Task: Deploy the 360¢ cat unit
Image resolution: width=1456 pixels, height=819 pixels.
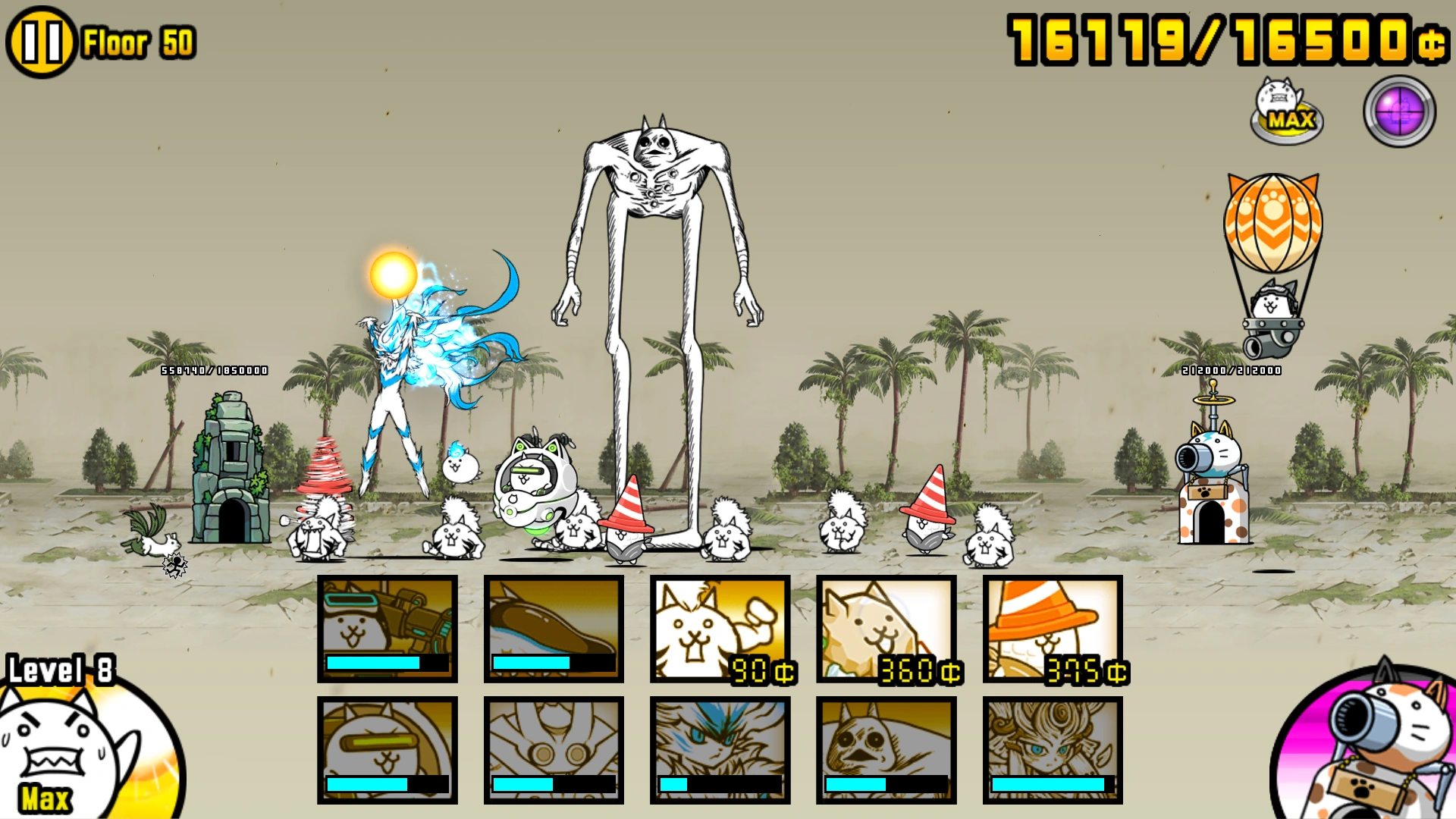Action: 885,629
